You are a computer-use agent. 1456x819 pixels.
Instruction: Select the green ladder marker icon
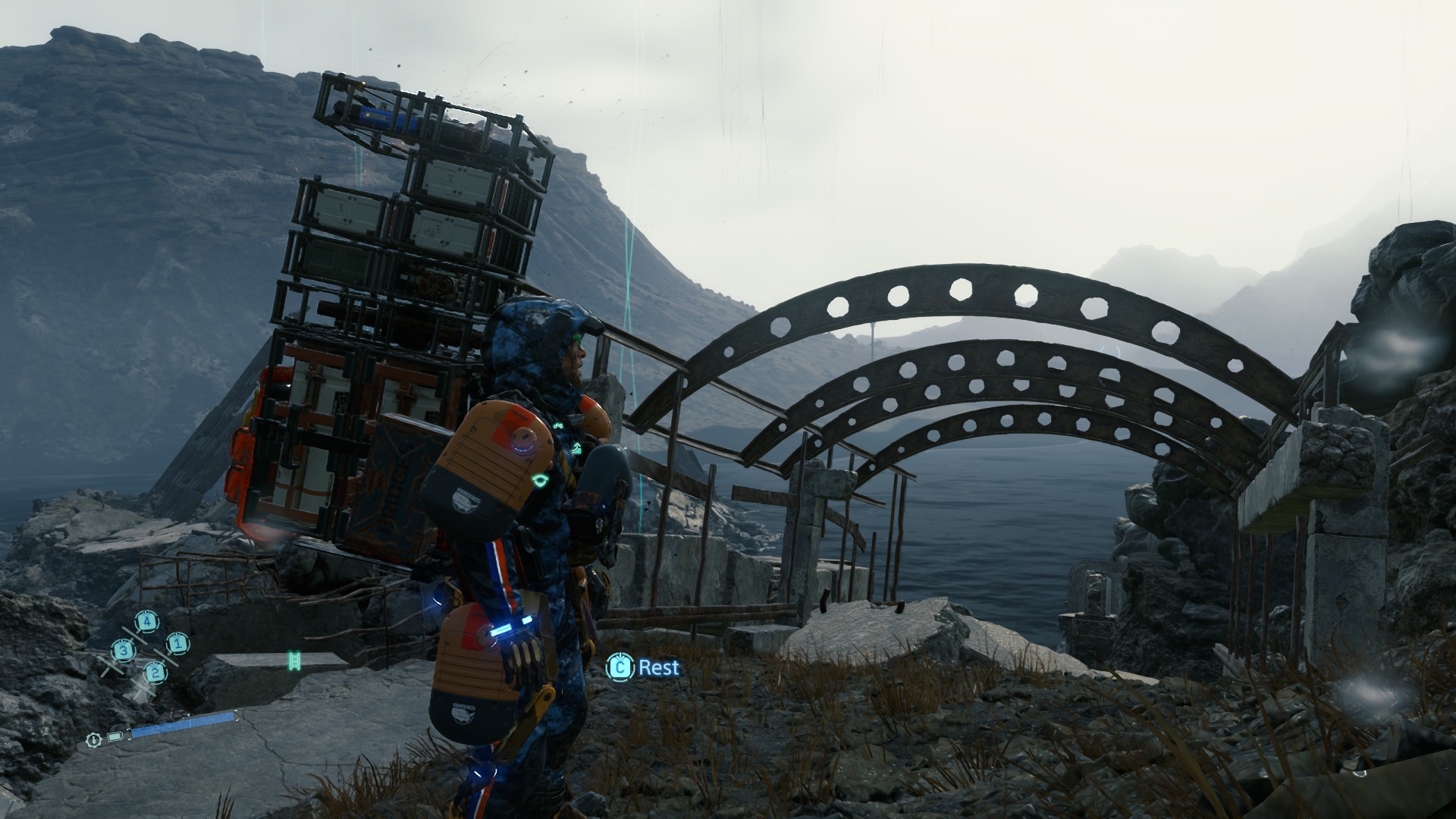(295, 661)
